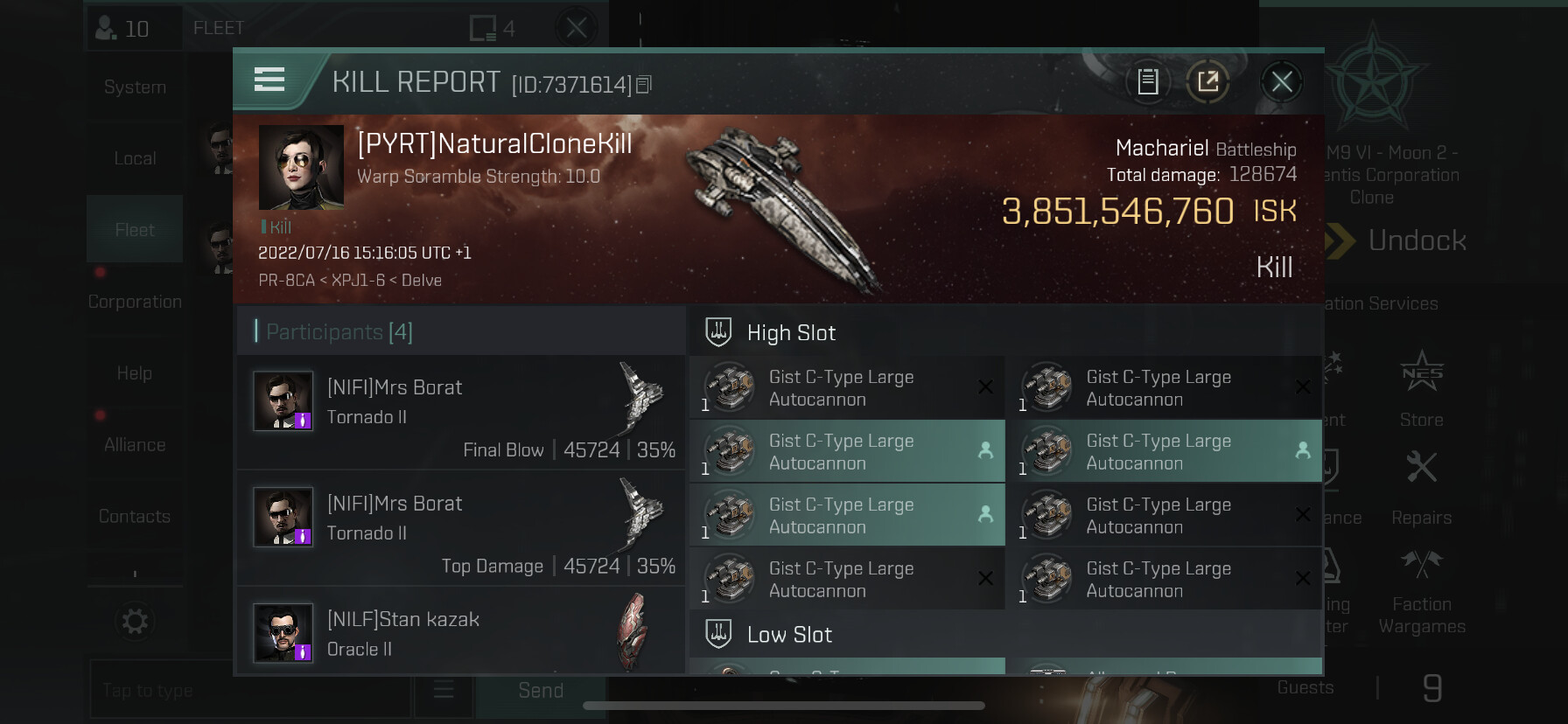Open the Contacts channel

135,517
